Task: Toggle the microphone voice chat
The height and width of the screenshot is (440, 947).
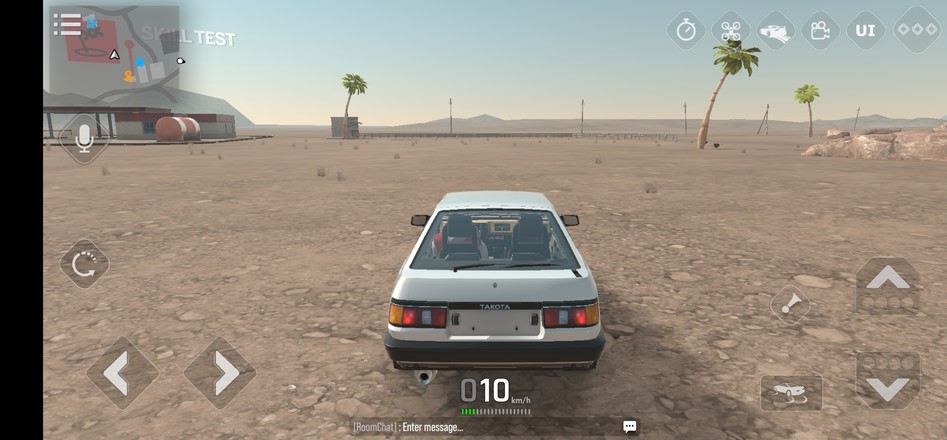Action: point(84,139)
